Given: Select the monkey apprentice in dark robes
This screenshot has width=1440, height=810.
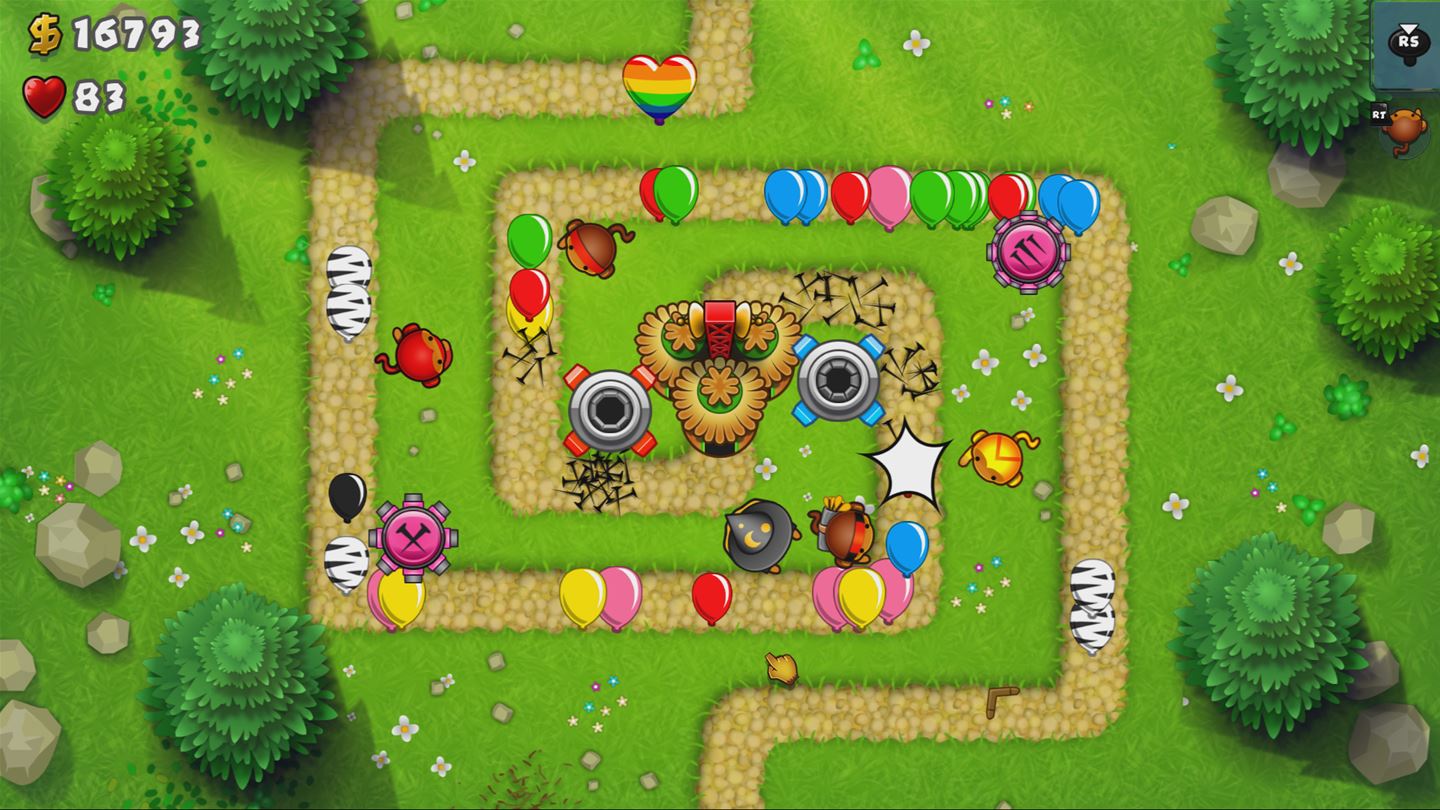Looking at the screenshot, I should click(757, 535).
